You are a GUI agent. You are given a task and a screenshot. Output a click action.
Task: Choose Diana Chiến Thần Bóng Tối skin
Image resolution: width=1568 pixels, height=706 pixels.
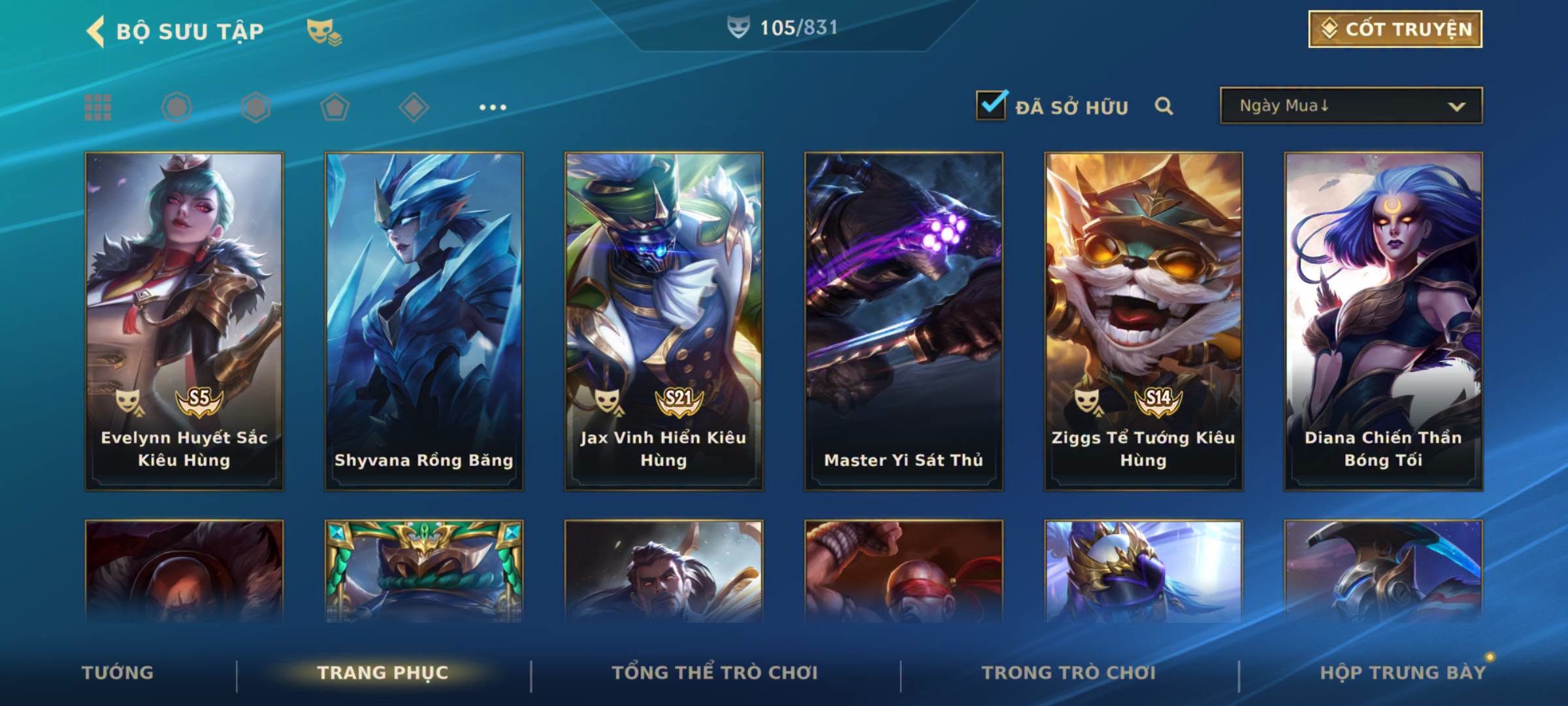pos(1383,320)
